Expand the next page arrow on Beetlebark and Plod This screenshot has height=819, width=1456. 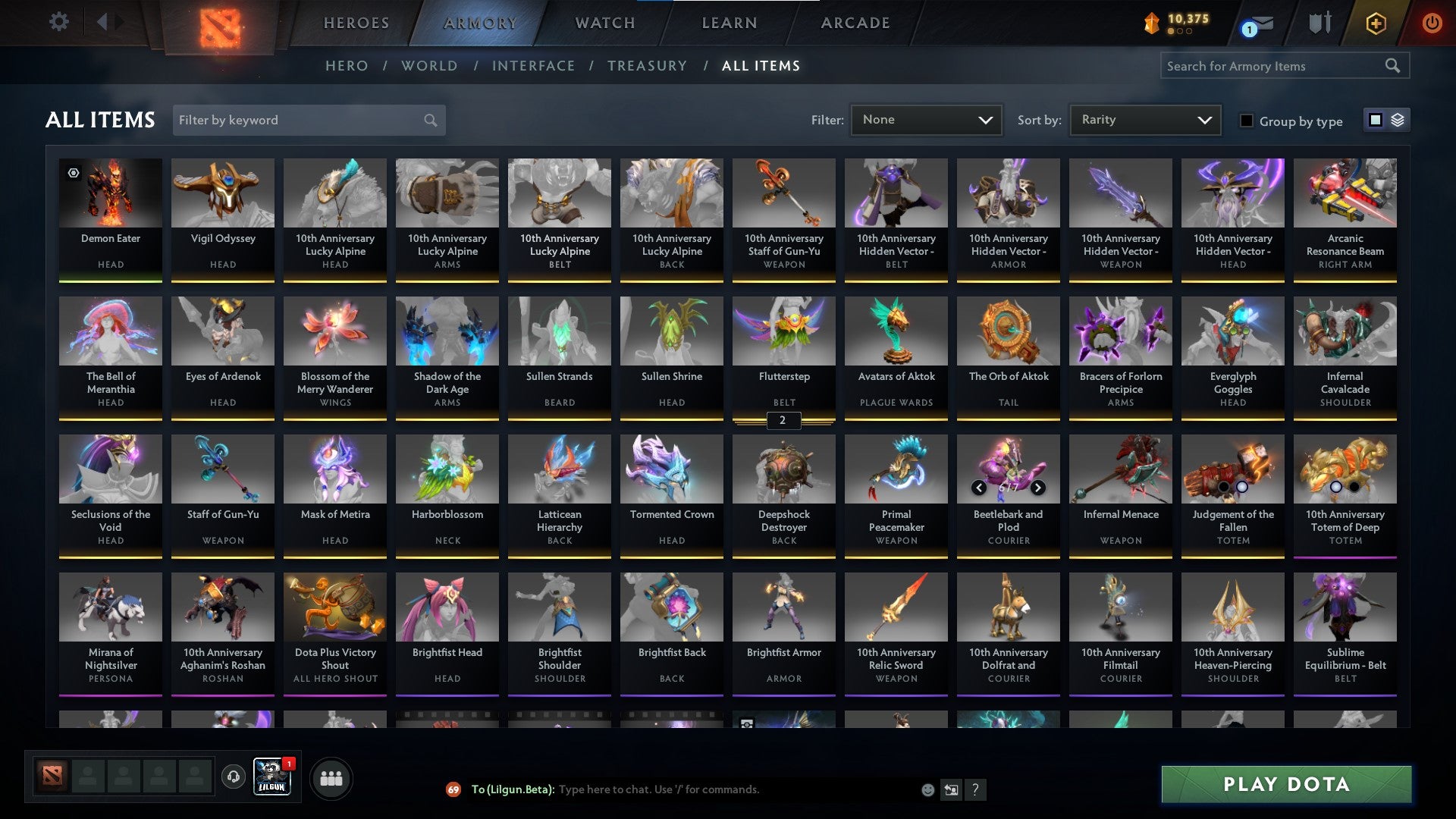(1037, 488)
